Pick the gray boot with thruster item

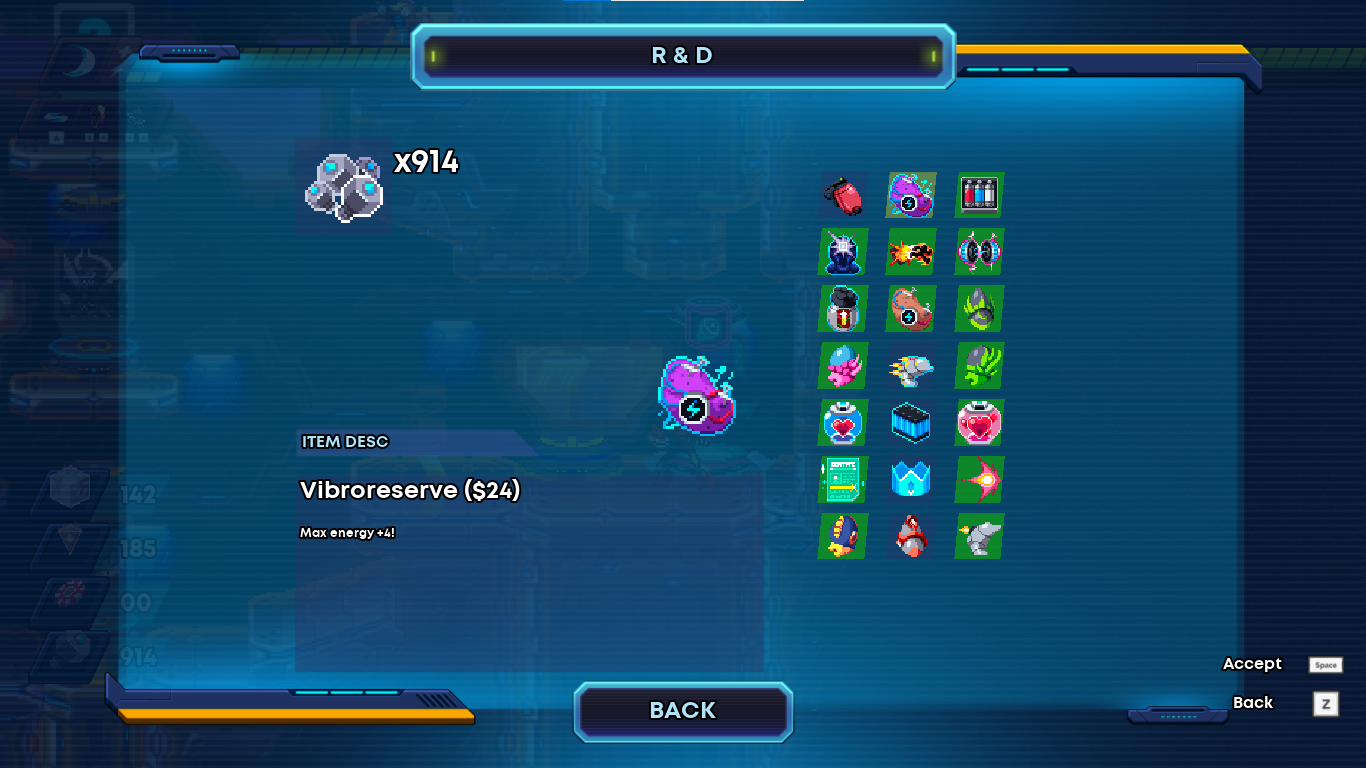pyautogui.click(x=979, y=537)
